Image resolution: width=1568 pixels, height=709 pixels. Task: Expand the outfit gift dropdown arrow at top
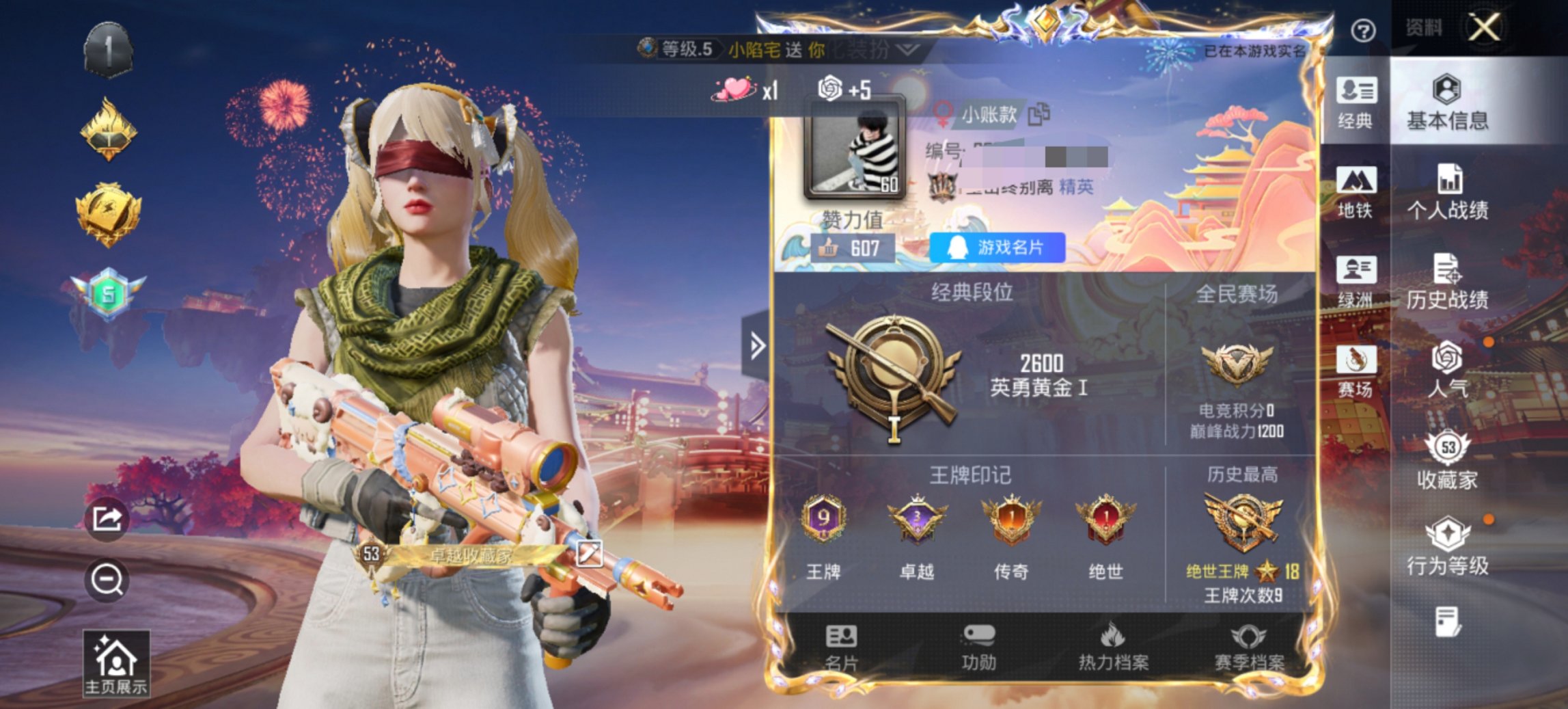(x=907, y=50)
